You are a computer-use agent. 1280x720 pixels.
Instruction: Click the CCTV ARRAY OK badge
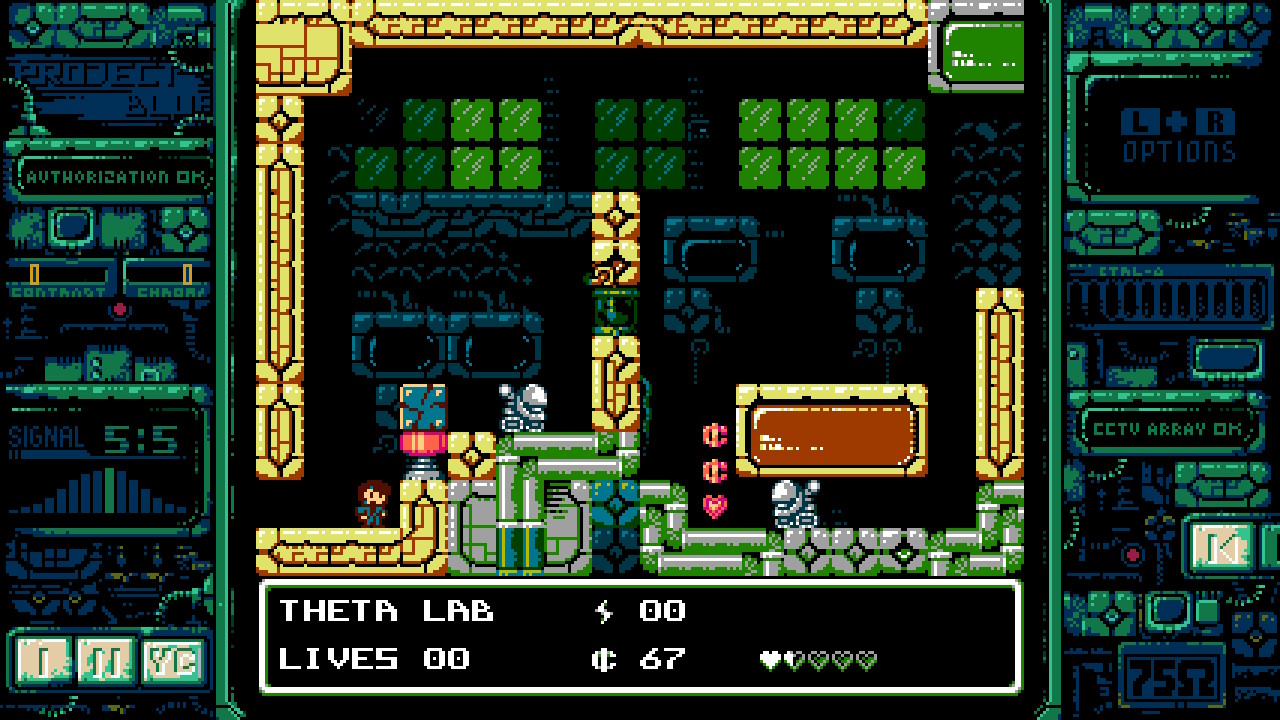click(x=1172, y=427)
